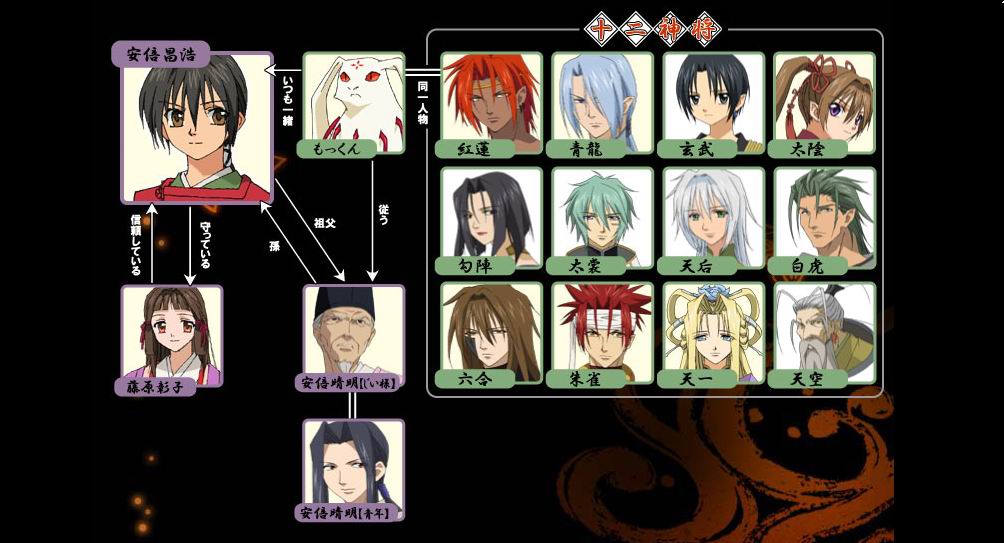
Task: Select 青龍 with long blue hair
Action: (x=602, y=98)
